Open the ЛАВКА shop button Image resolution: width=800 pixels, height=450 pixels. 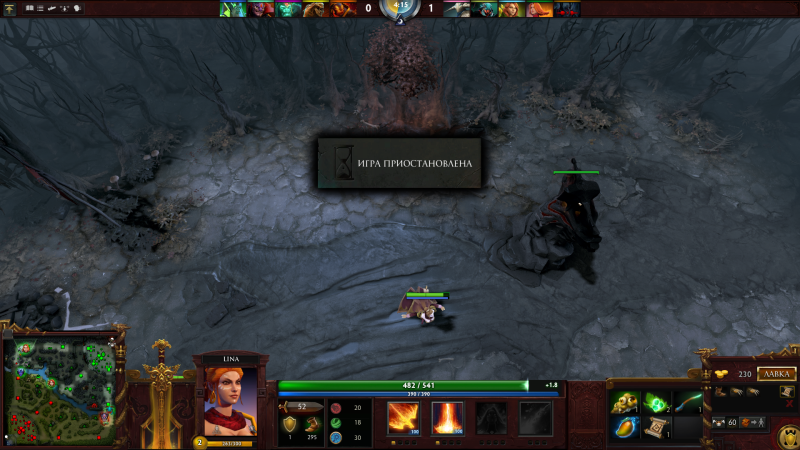(x=776, y=374)
